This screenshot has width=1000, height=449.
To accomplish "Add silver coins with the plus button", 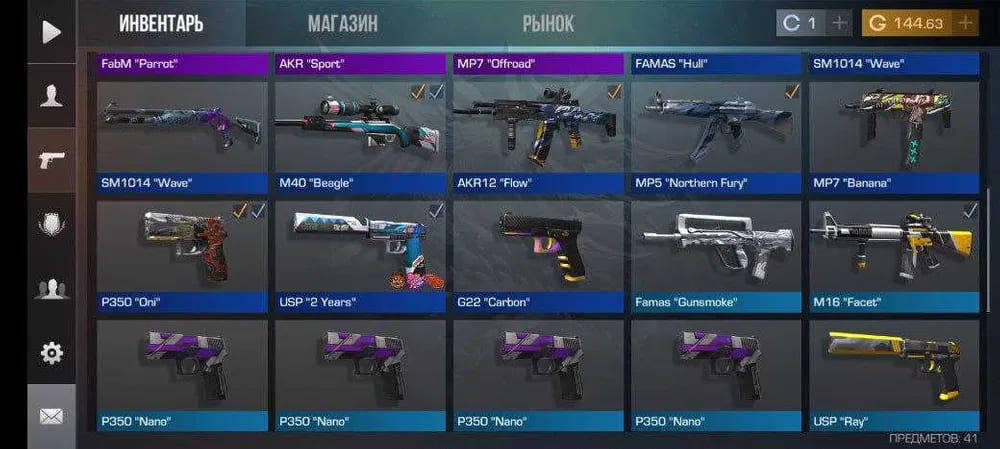I will pyautogui.click(x=840, y=23).
